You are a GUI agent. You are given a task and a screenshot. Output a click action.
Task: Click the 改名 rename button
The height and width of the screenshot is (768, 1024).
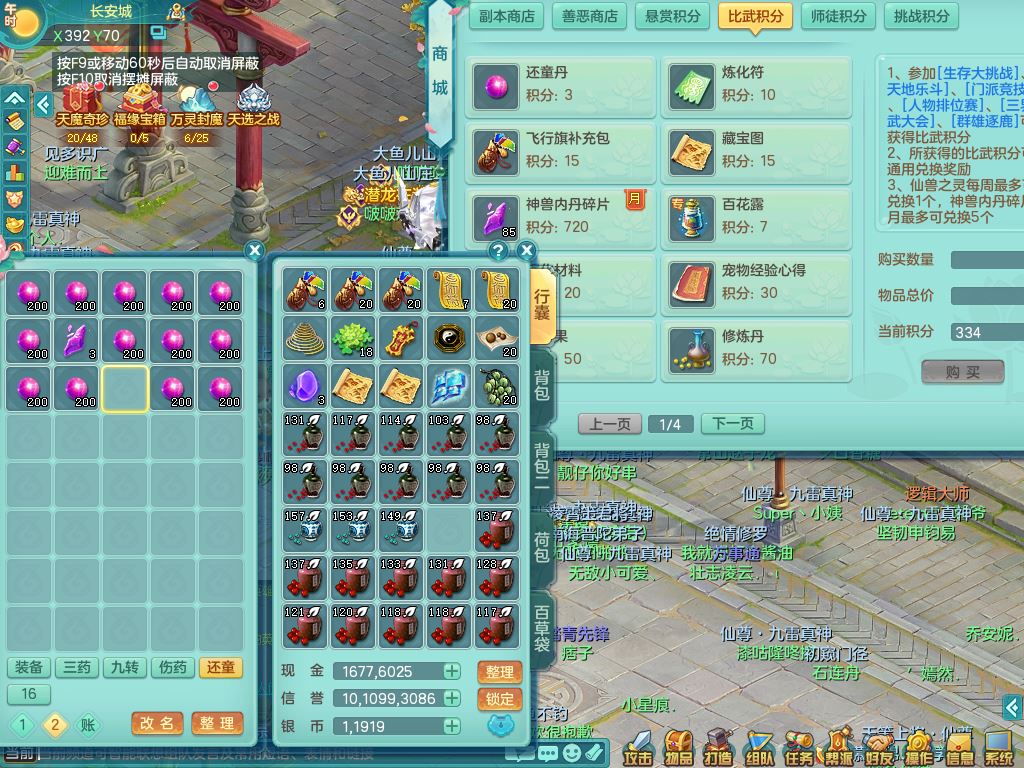pyautogui.click(x=157, y=723)
